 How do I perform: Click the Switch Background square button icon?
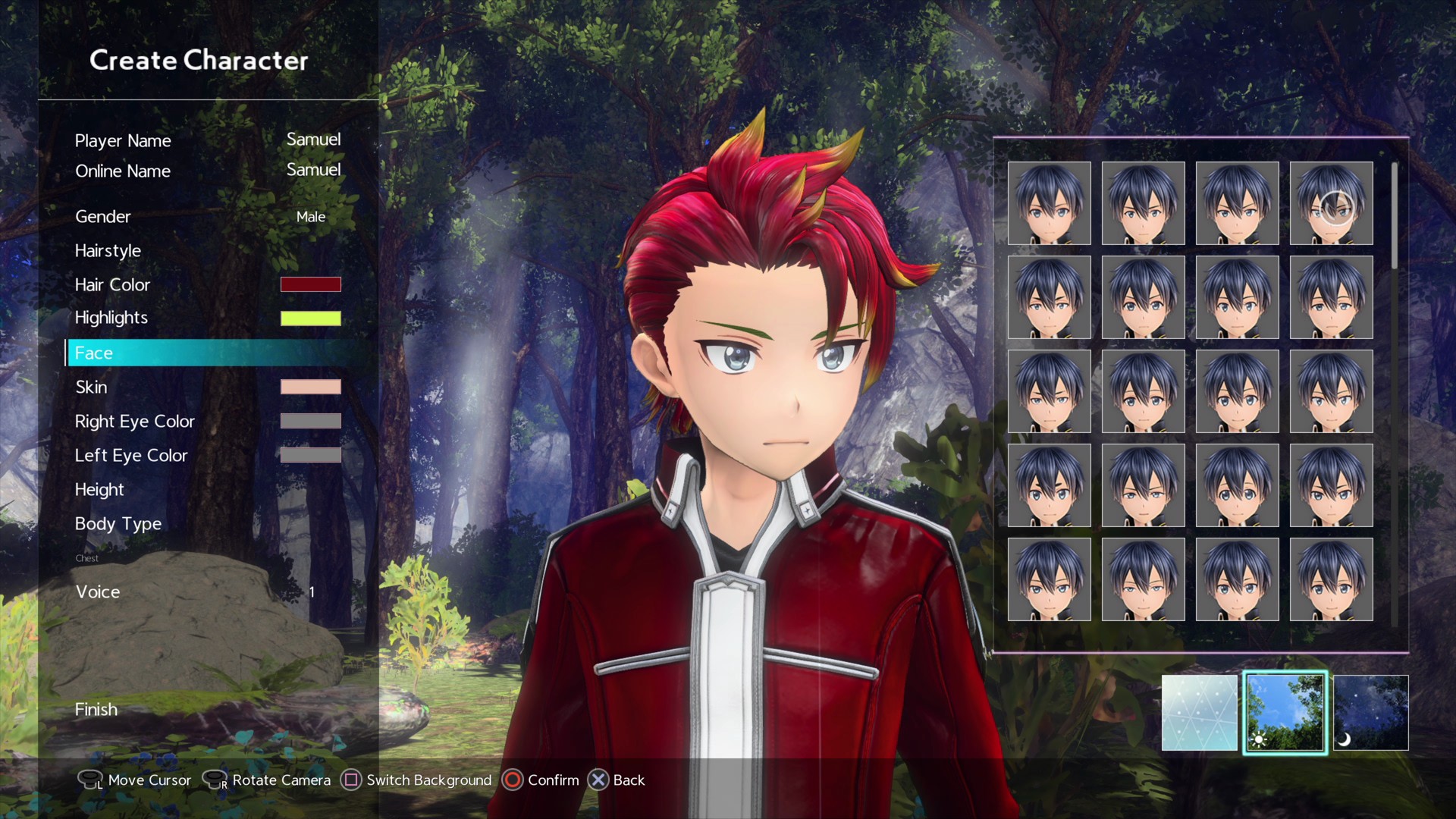click(350, 780)
